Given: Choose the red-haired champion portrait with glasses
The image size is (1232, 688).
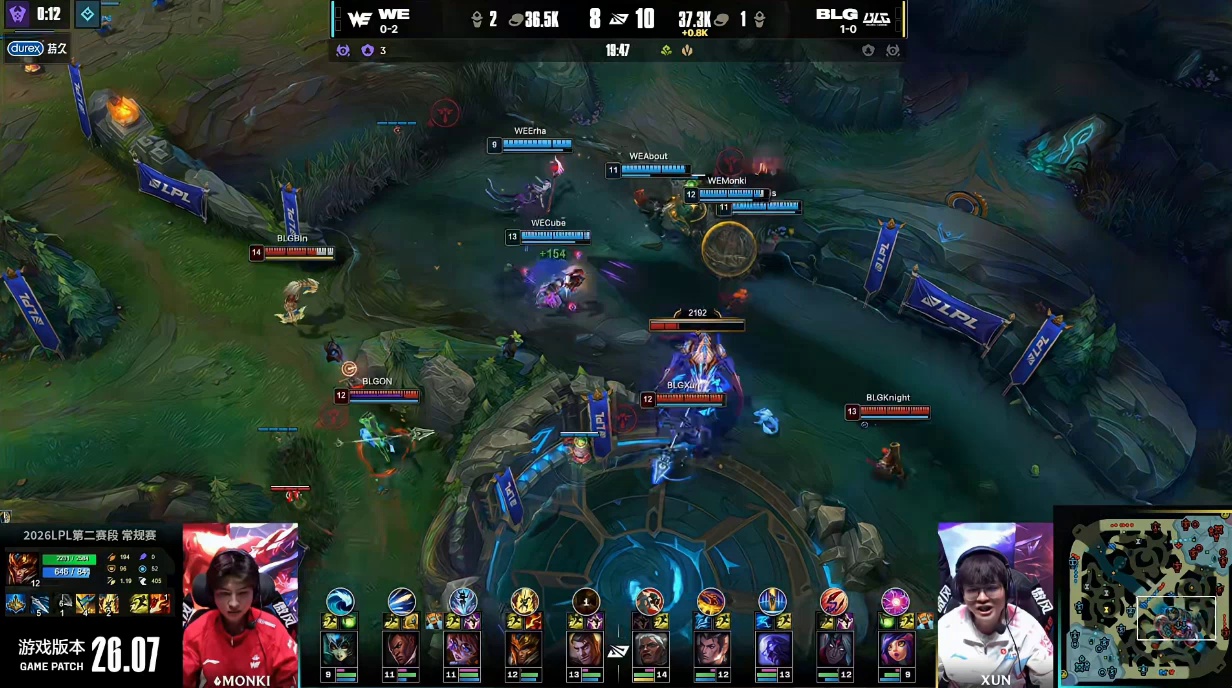Looking at the screenshot, I should pos(463,650).
